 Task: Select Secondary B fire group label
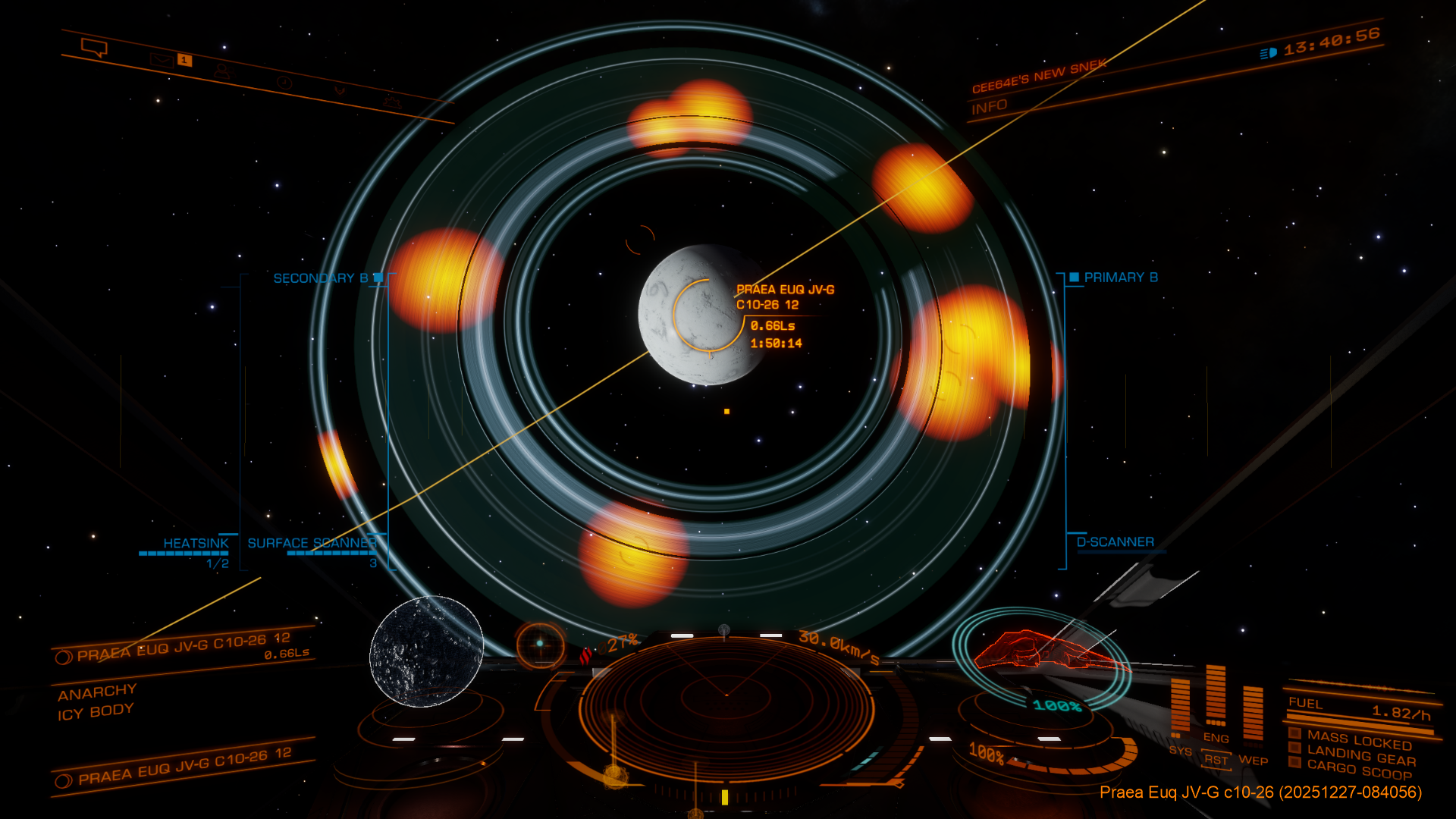[321, 278]
